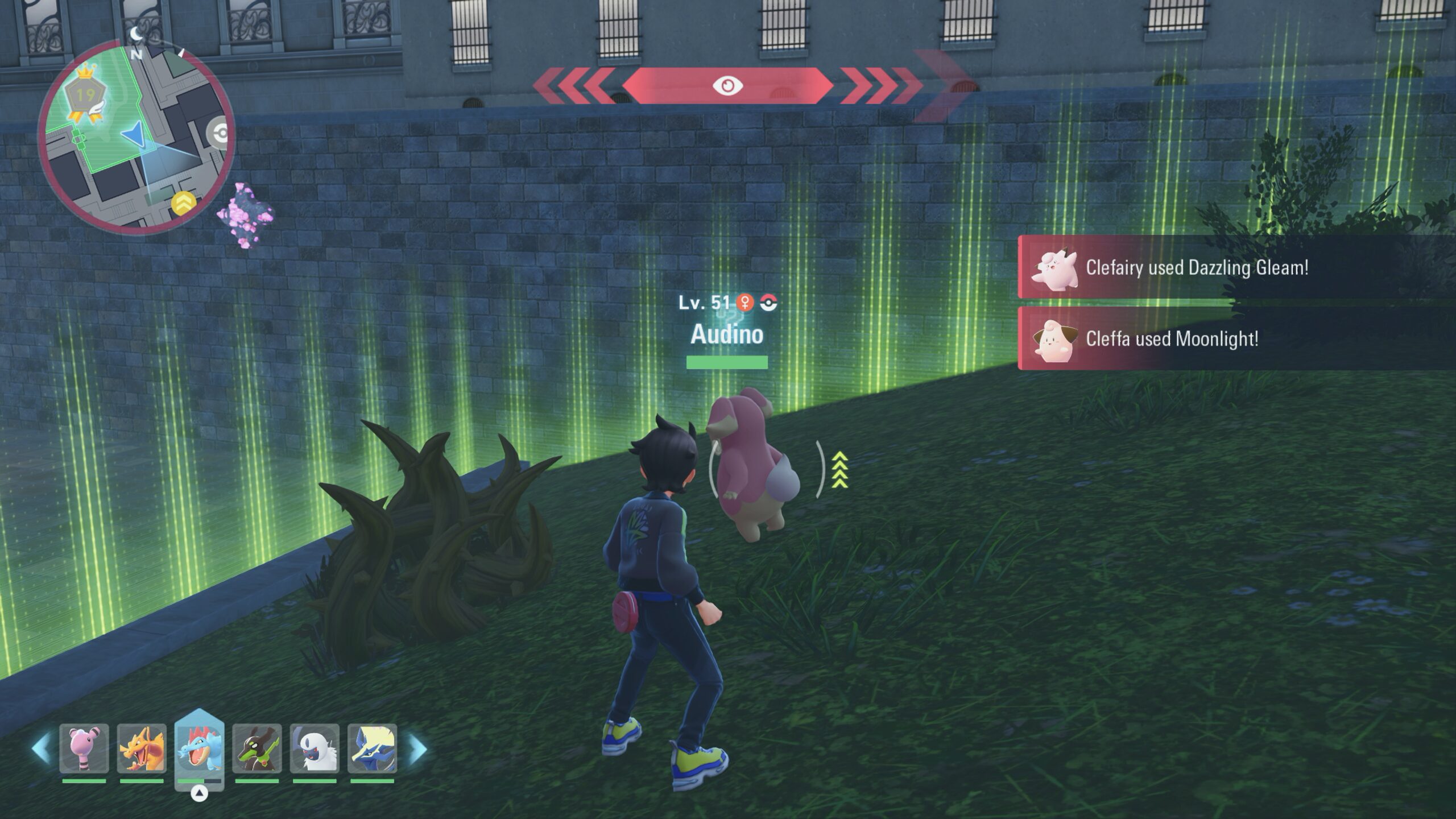The width and height of the screenshot is (1456, 819).
Task: Click the Poké Ball marker on the minimap
Action: (220, 134)
